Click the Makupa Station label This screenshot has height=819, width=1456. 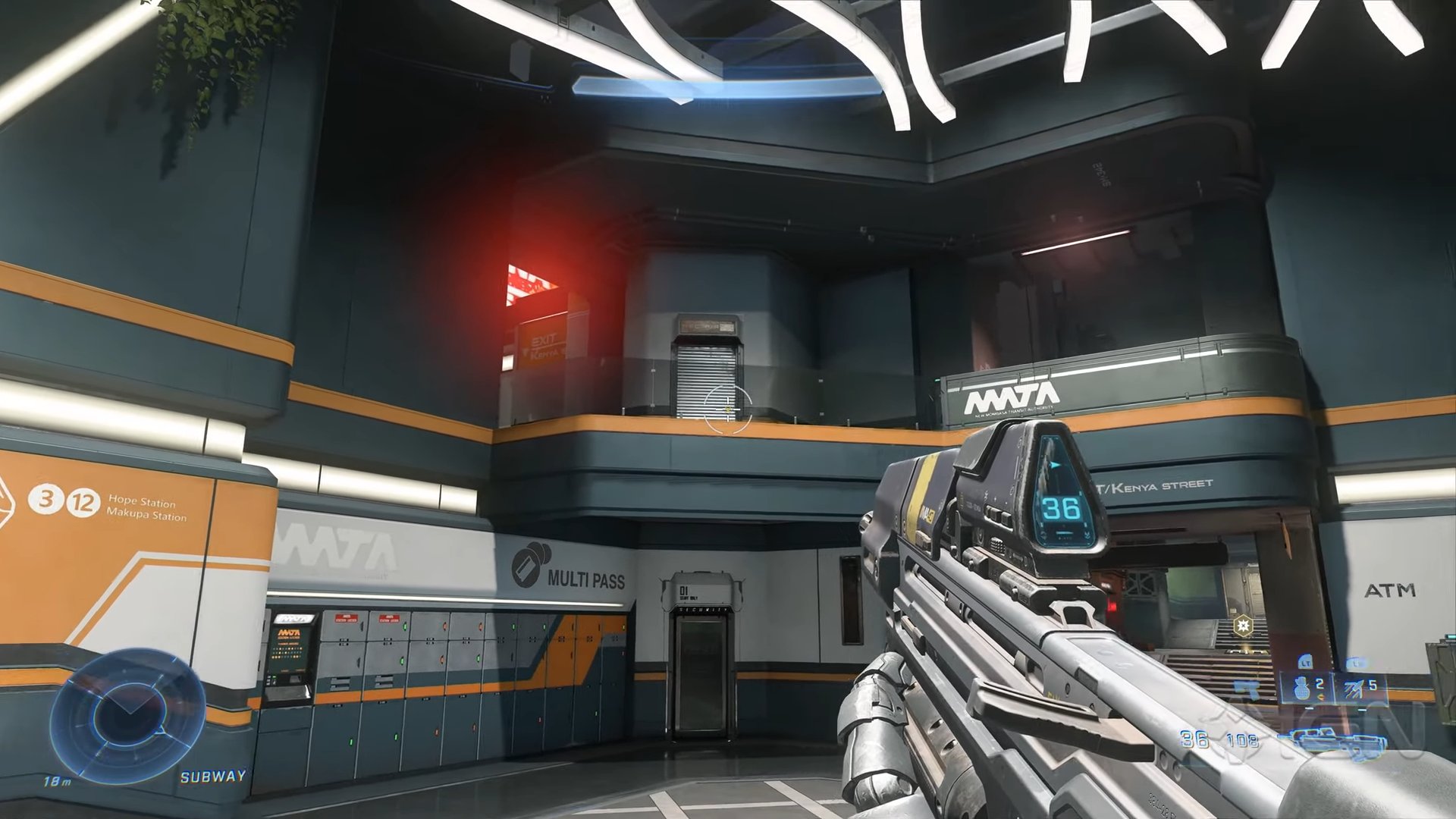point(147,516)
